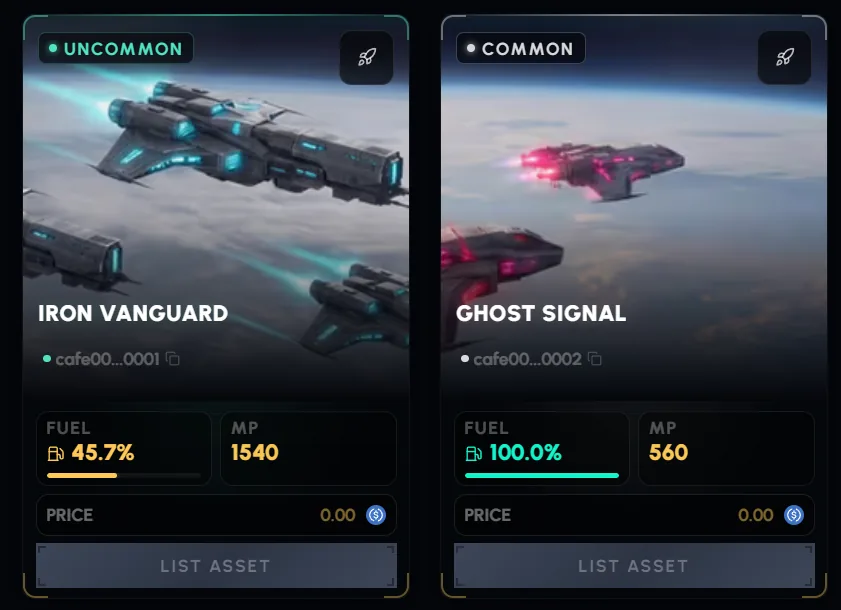This screenshot has height=610, width=841.
Task: Copy the cafe00...0002 address
Action: [x=595, y=359]
